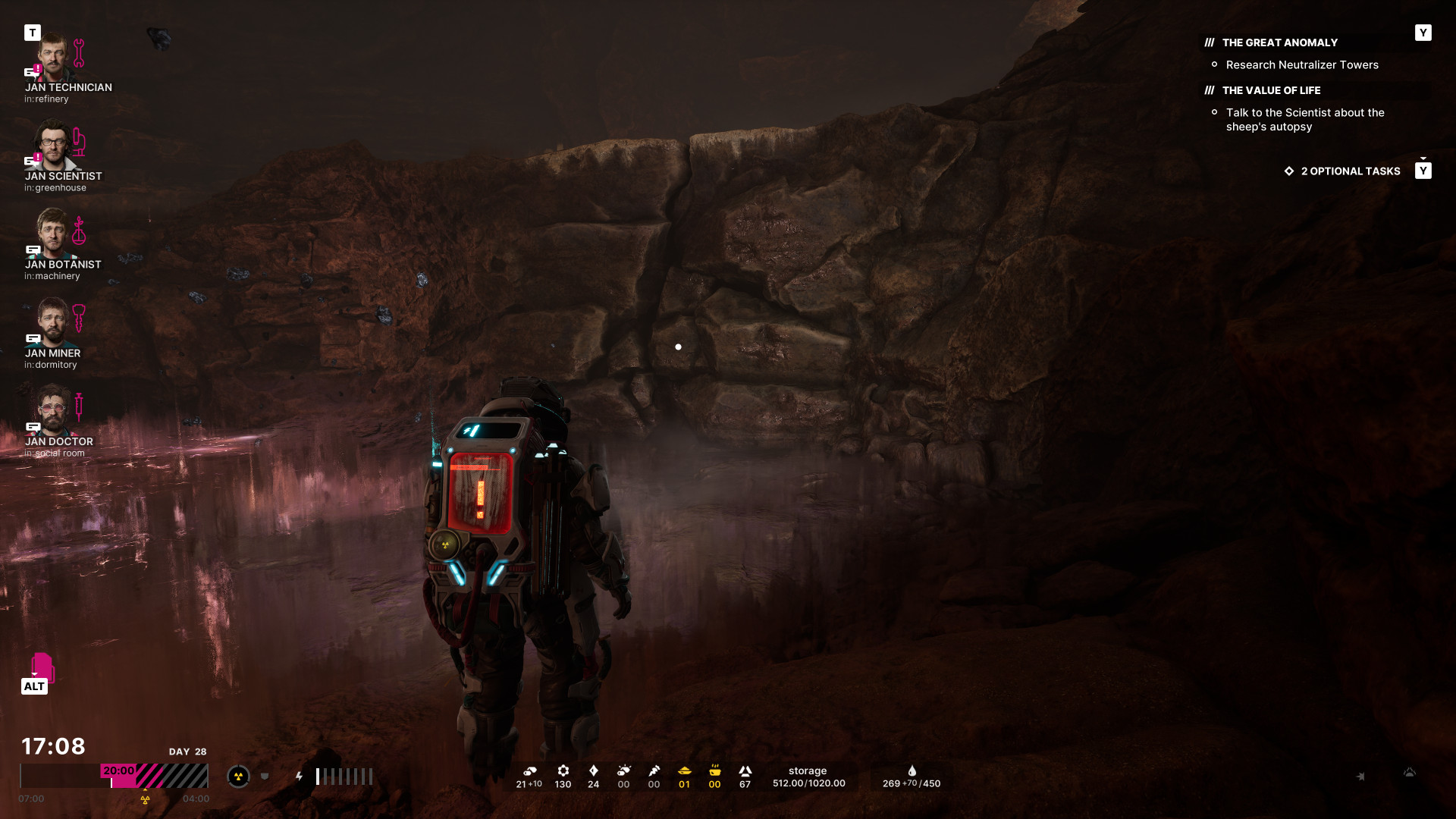
Task: Click Jan Doctor's crew portrait
Action: pyautogui.click(x=53, y=411)
